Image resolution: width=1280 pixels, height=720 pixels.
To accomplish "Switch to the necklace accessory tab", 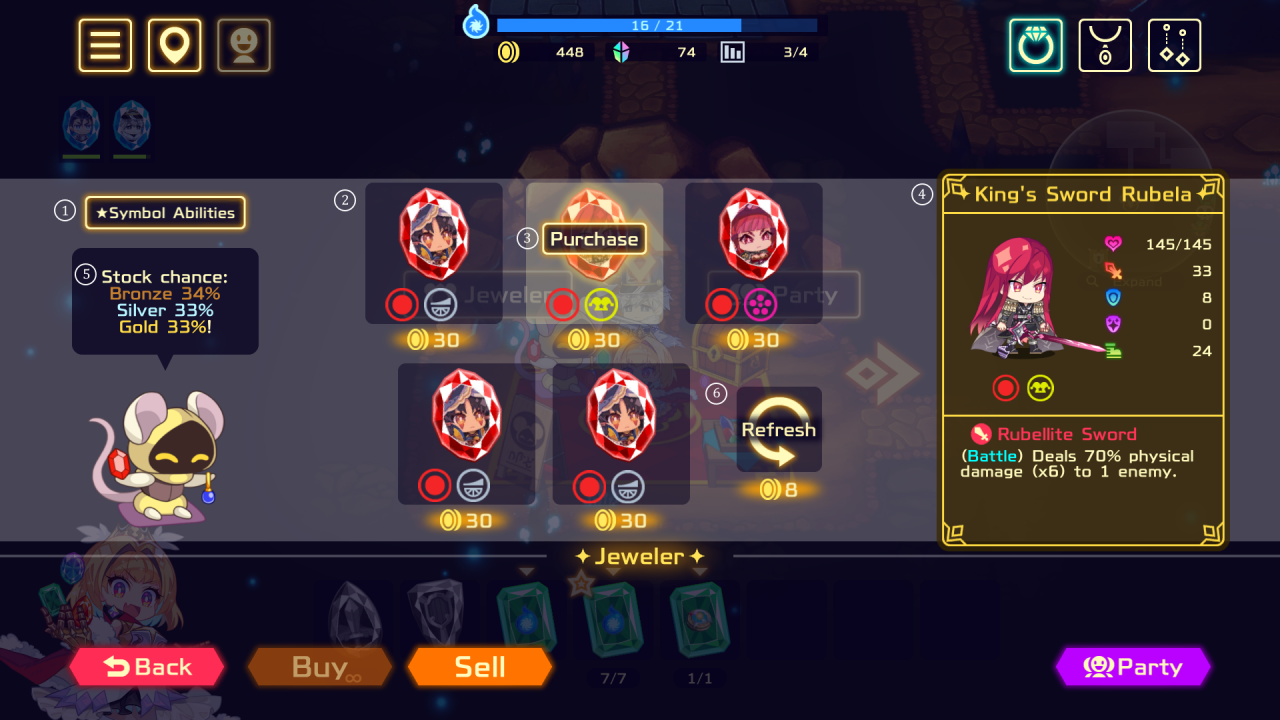I will pos(1105,45).
